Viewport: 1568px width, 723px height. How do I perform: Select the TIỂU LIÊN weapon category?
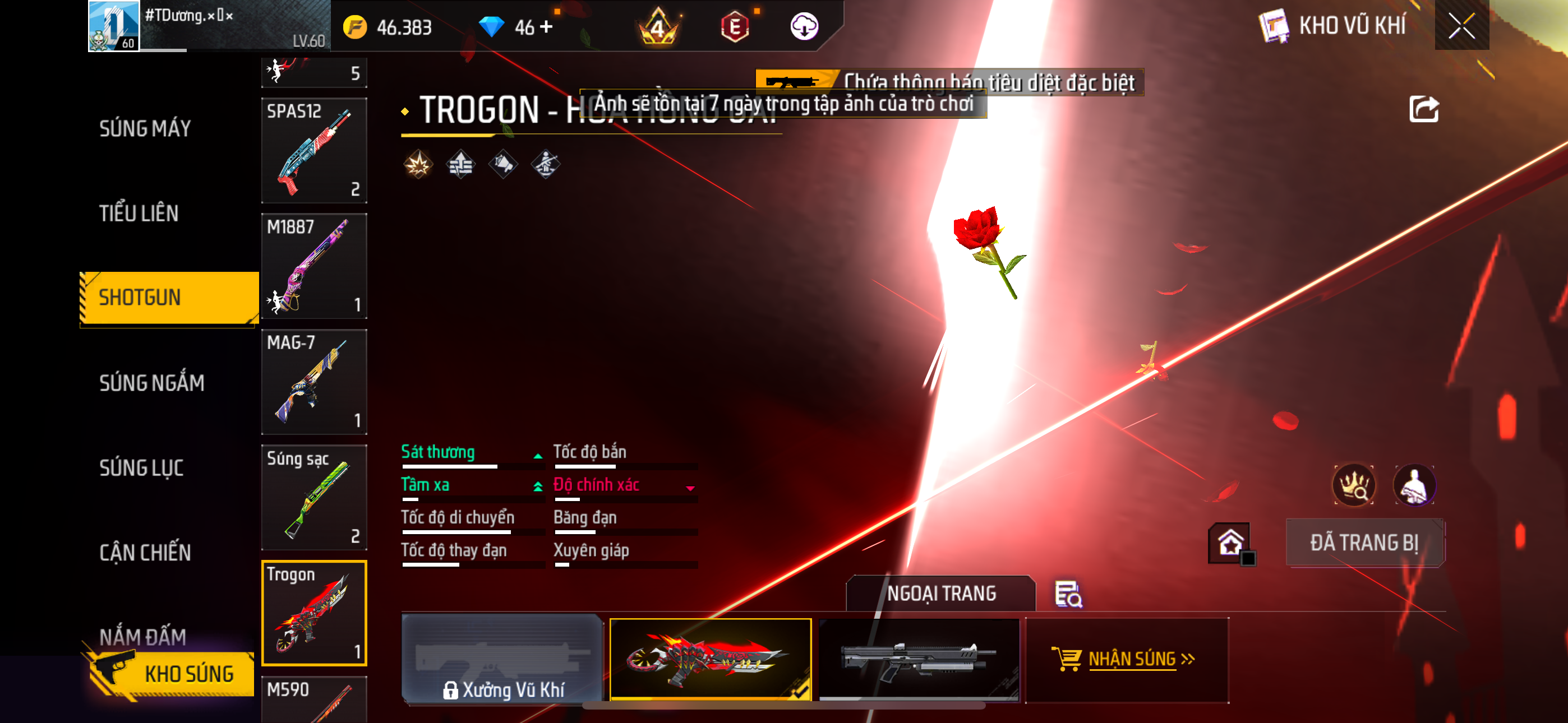tap(139, 214)
